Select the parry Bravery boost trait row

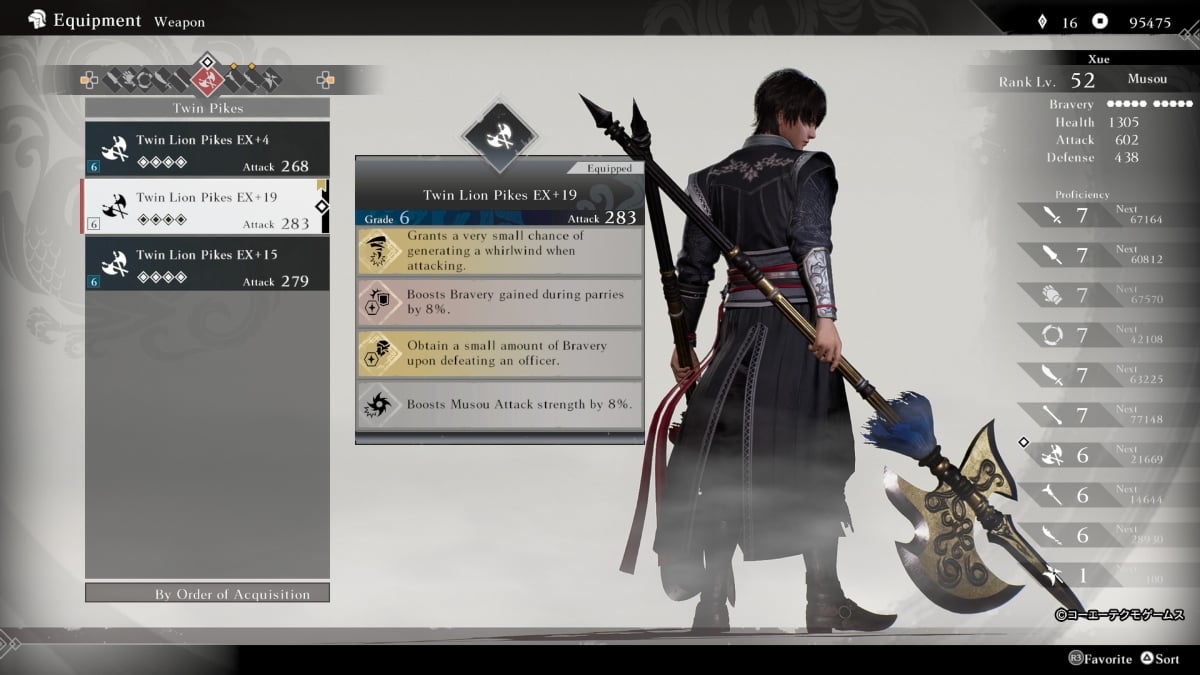(500, 303)
